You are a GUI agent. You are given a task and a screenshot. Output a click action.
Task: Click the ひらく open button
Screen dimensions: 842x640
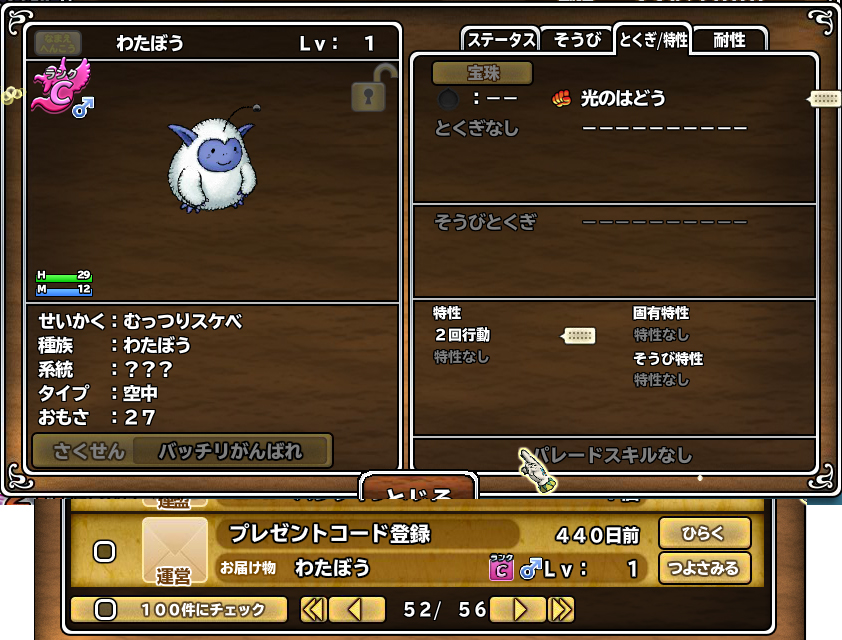click(x=704, y=533)
